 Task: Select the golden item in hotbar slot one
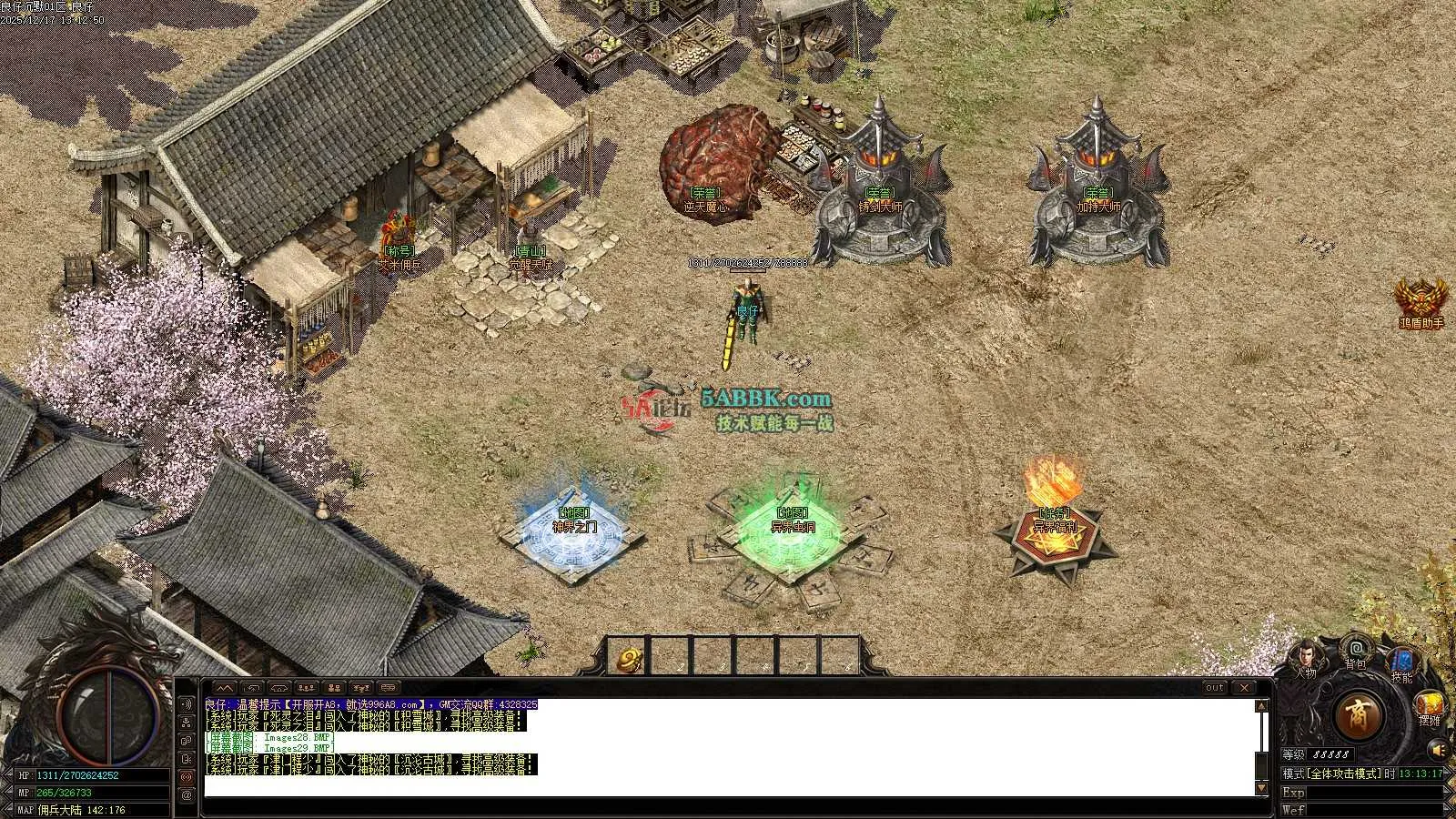click(628, 659)
